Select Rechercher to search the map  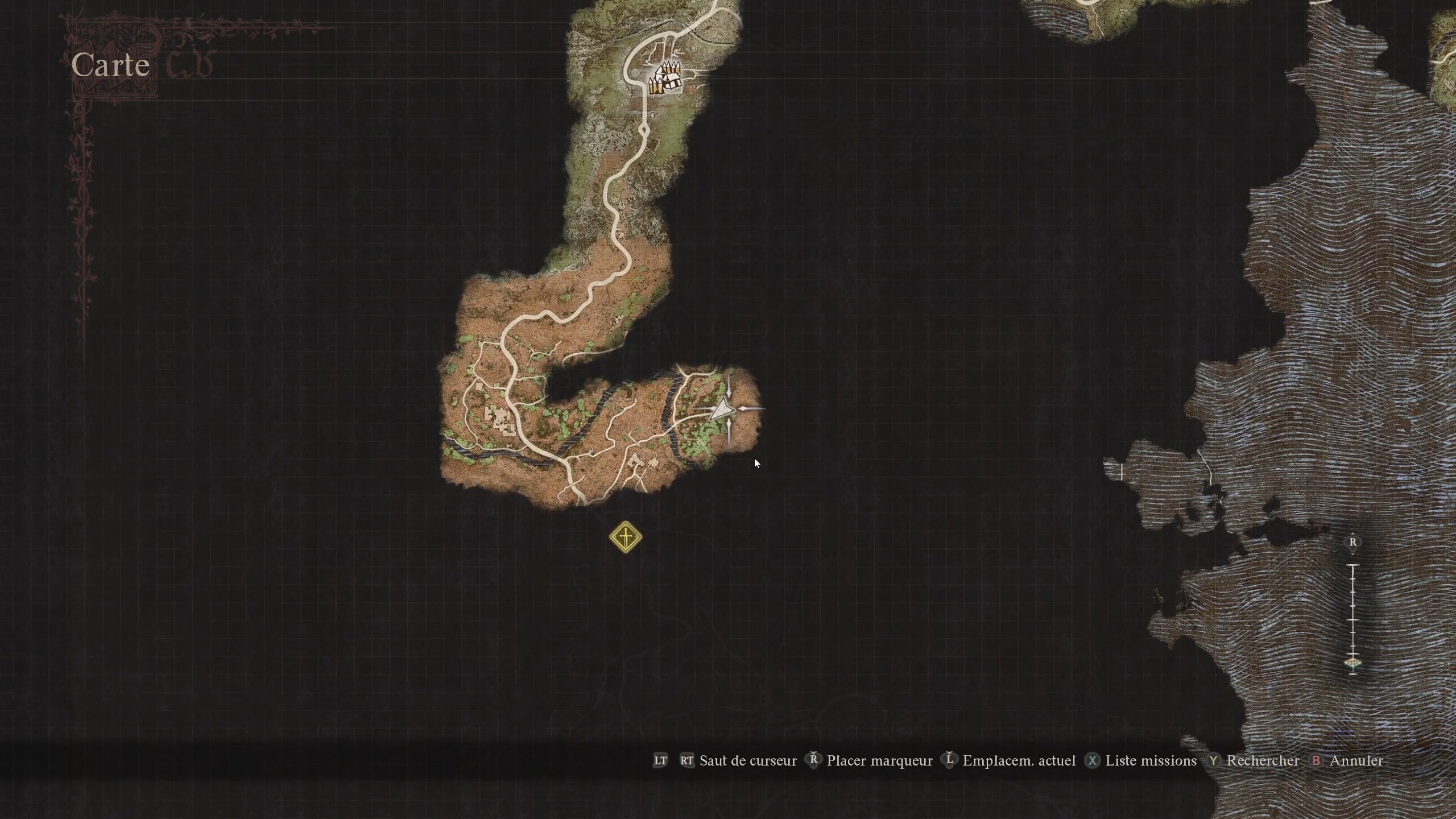[x=1262, y=761]
